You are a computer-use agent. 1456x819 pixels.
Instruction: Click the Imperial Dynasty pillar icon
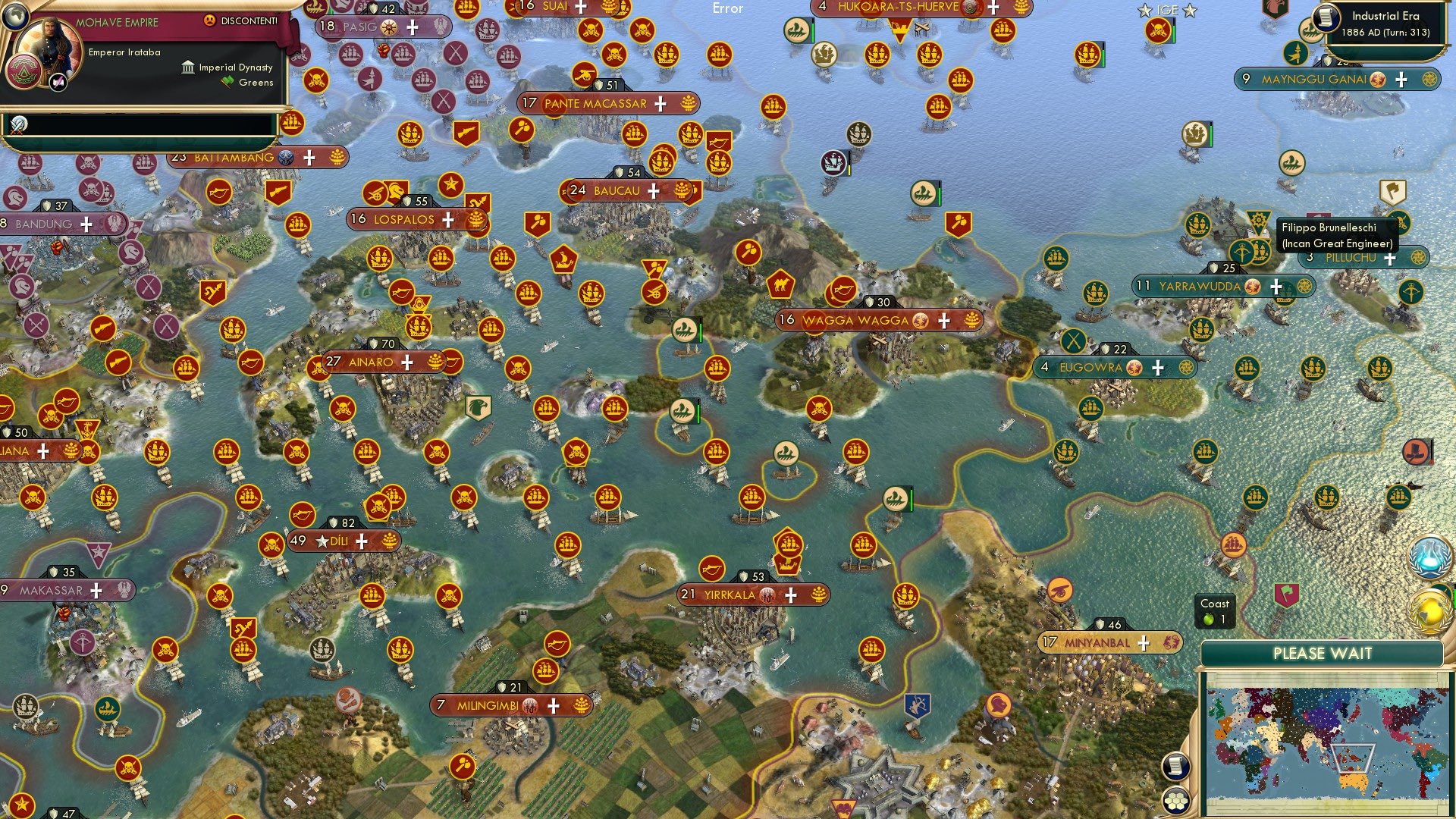tap(189, 67)
